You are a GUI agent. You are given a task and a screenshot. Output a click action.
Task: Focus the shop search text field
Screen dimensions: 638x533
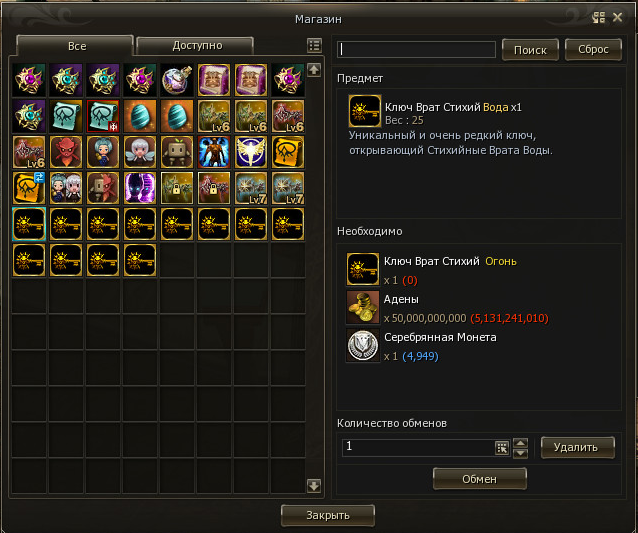pos(417,50)
